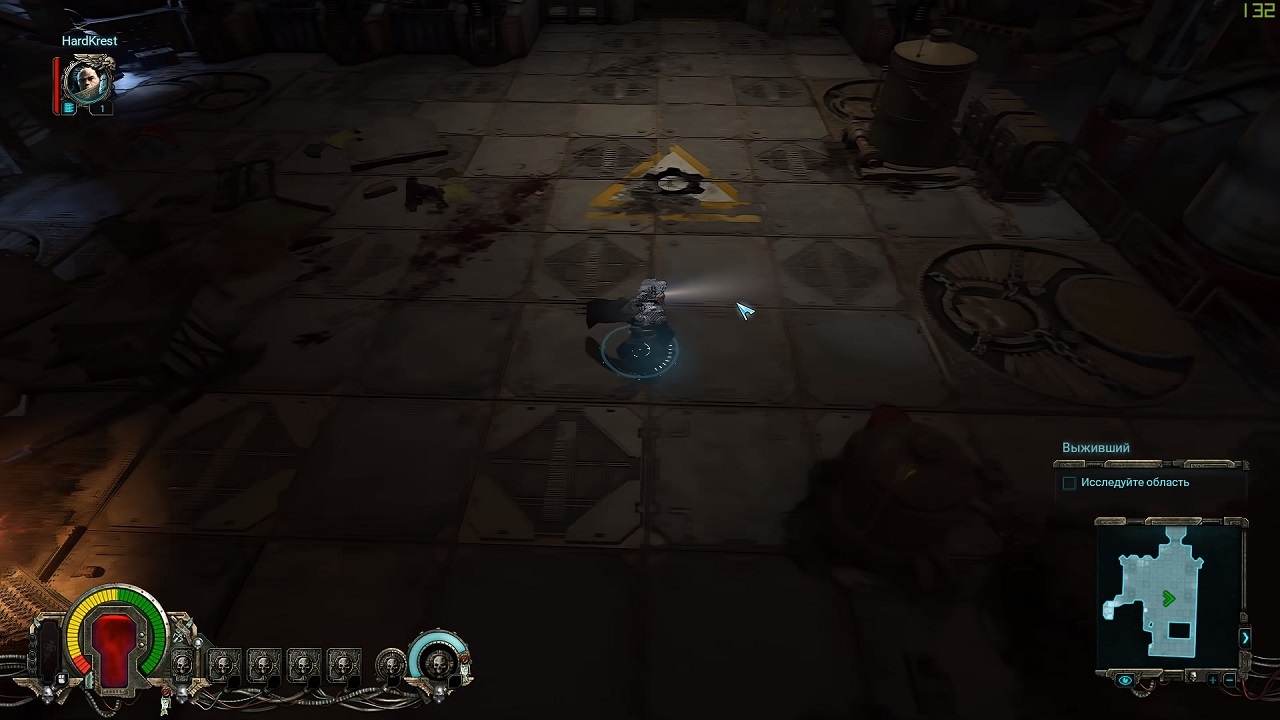1280x720 pixels.
Task: Click HardKrest's character portrait
Action: tap(87, 79)
